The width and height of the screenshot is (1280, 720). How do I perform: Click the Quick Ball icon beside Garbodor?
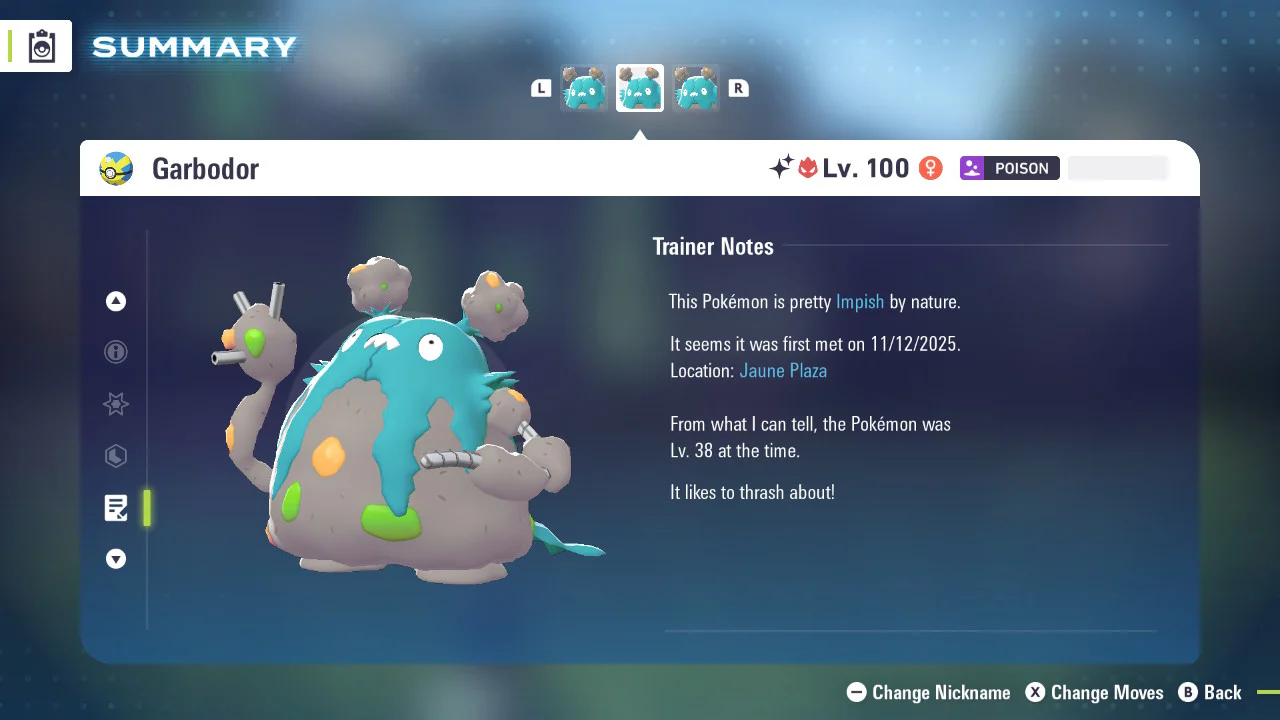pyautogui.click(x=116, y=169)
